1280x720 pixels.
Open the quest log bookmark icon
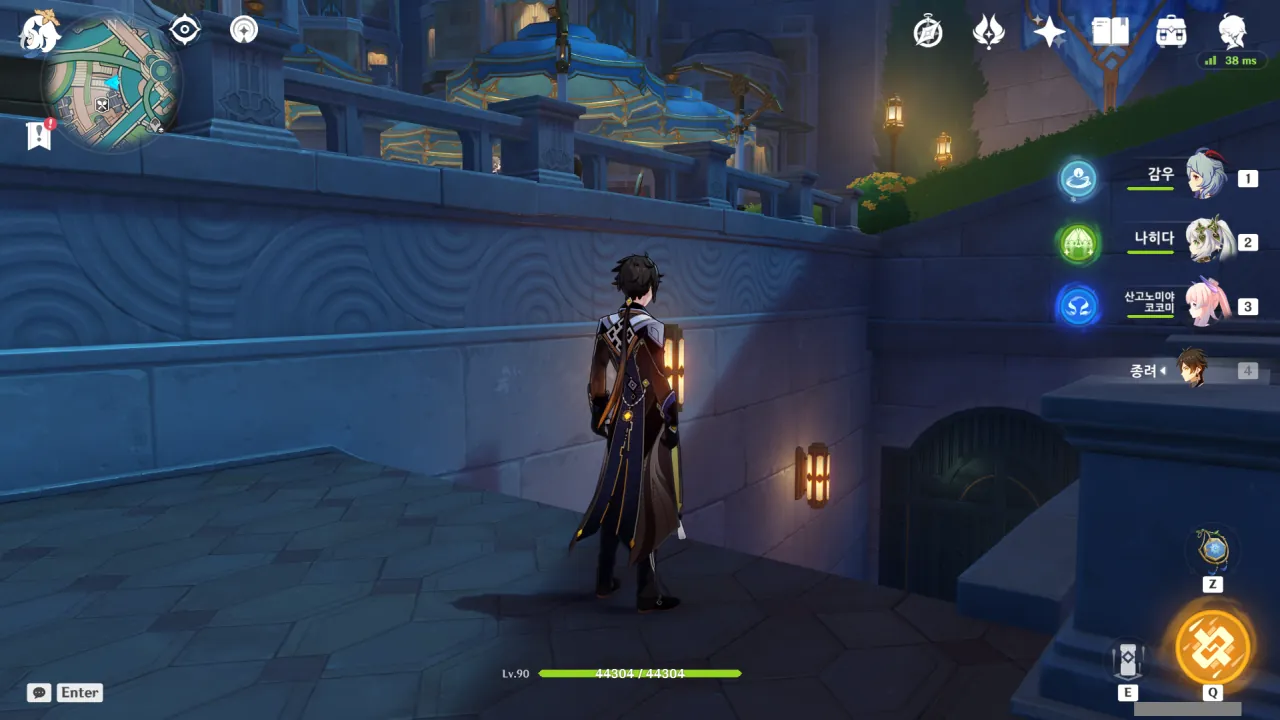pyautogui.click(x=39, y=134)
